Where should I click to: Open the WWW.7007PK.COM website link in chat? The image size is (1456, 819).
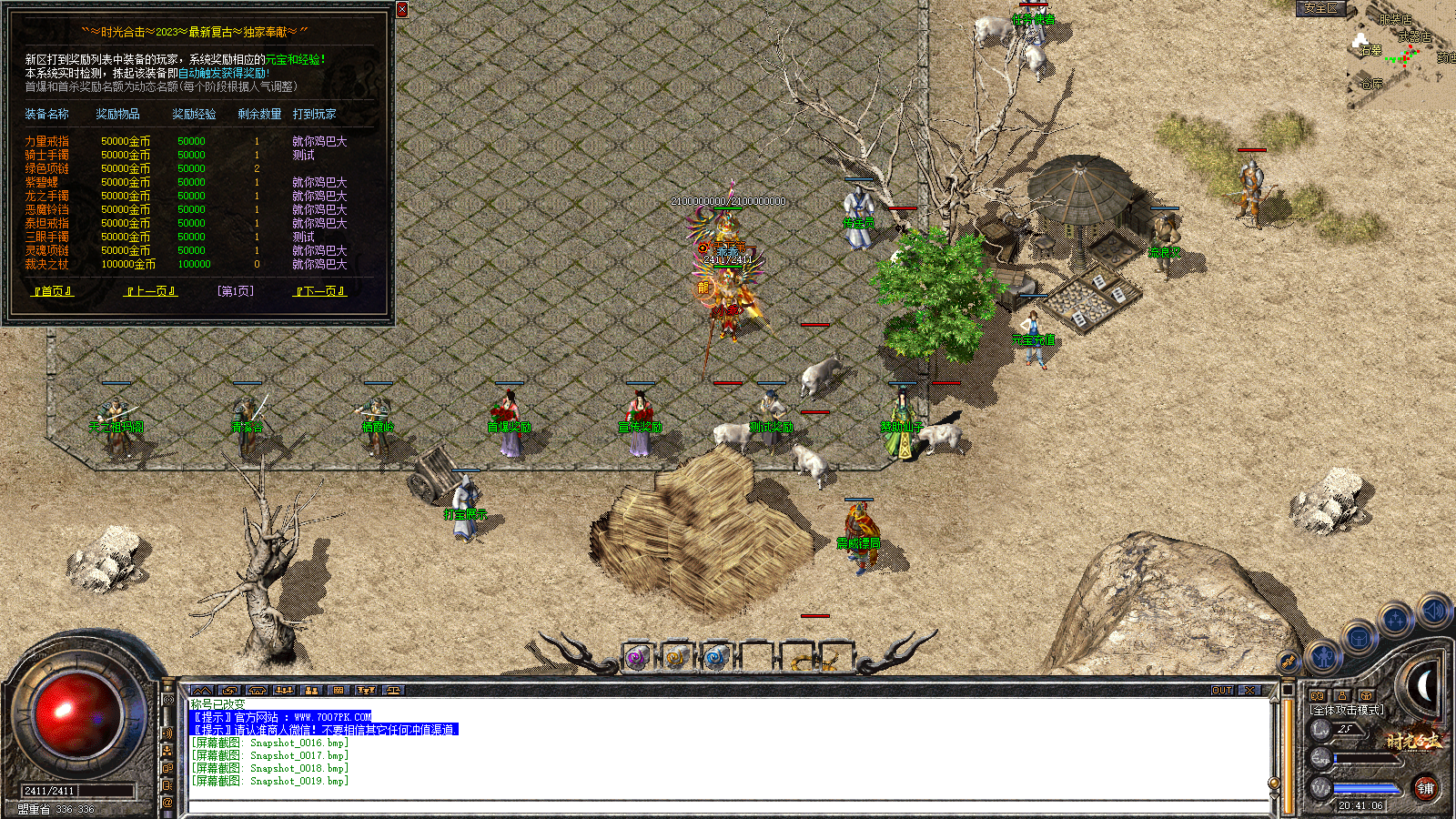pos(330,717)
